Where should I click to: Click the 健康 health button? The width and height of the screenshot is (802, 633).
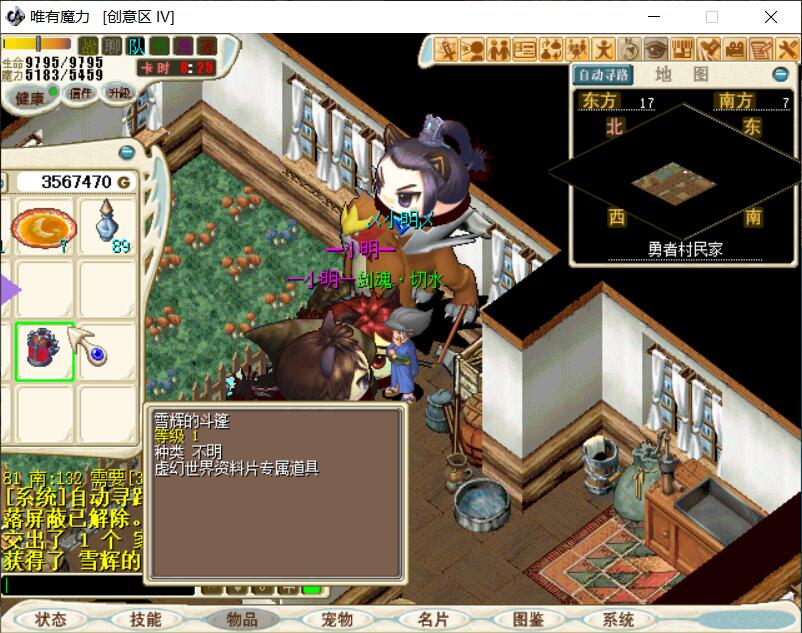click(x=29, y=97)
